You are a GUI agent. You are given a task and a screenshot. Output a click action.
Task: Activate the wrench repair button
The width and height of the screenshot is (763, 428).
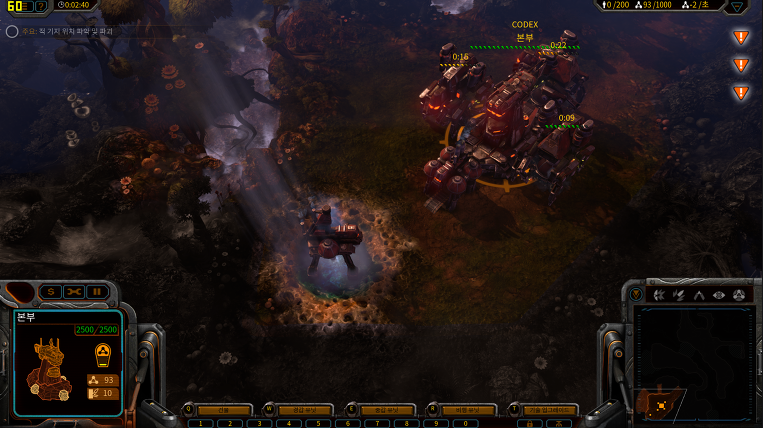pyautogui.click(x=74, y=291)
